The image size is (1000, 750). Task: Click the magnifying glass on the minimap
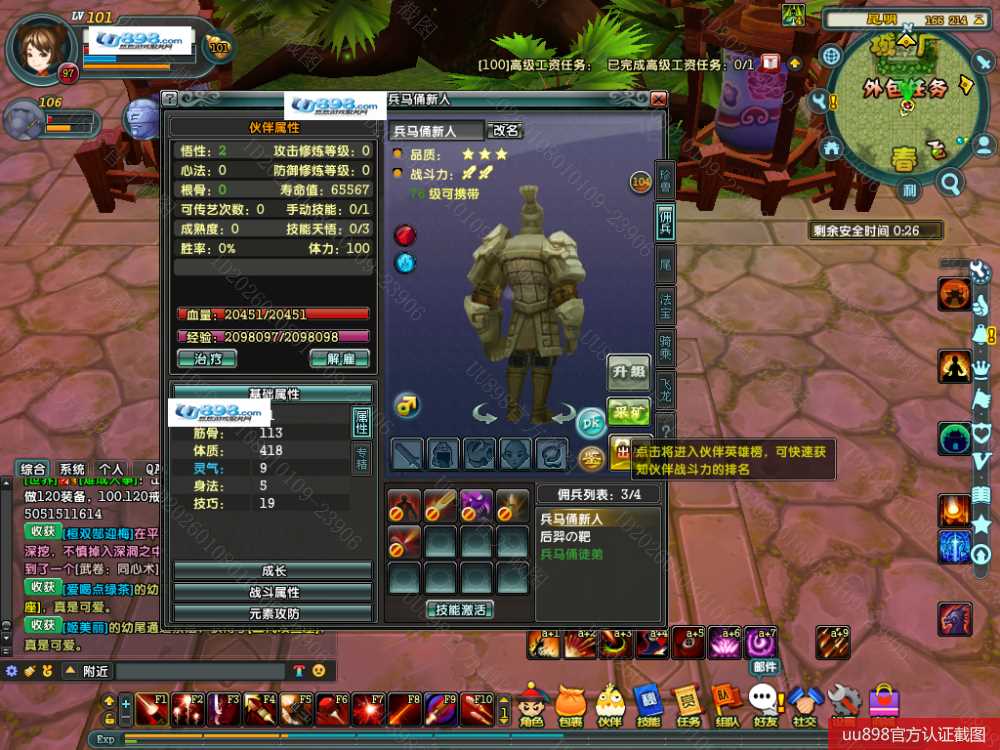pos(949,183)
